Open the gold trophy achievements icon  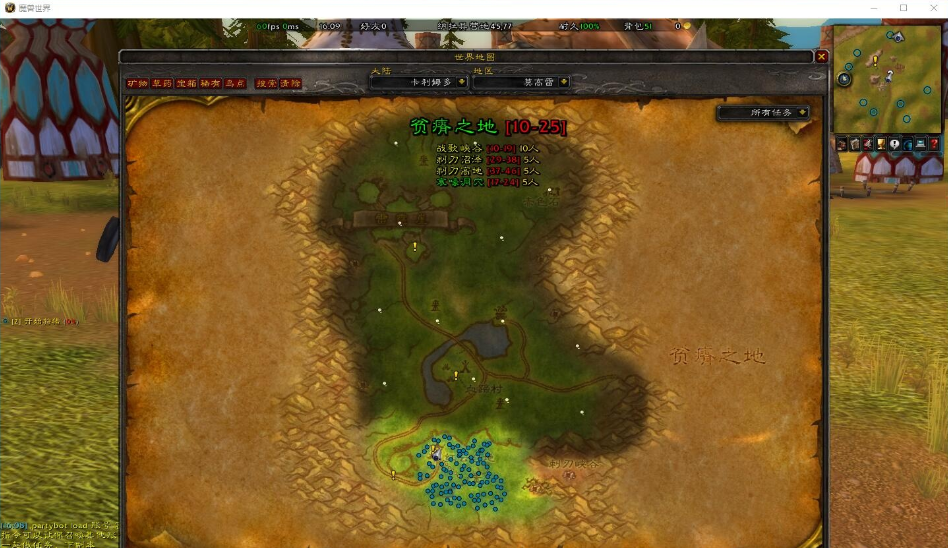click(x=881, y=144)
